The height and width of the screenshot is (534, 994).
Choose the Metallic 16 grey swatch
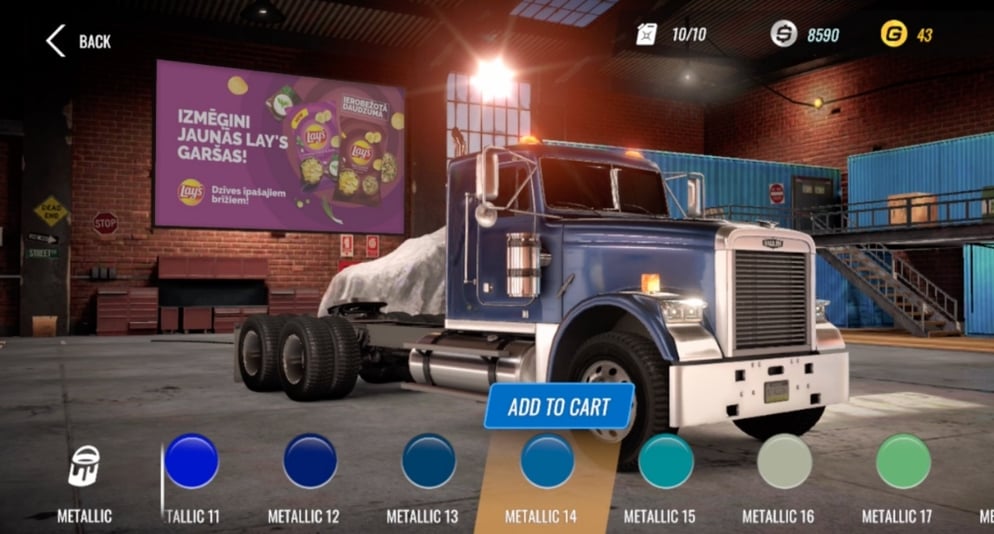pos(785,461)
